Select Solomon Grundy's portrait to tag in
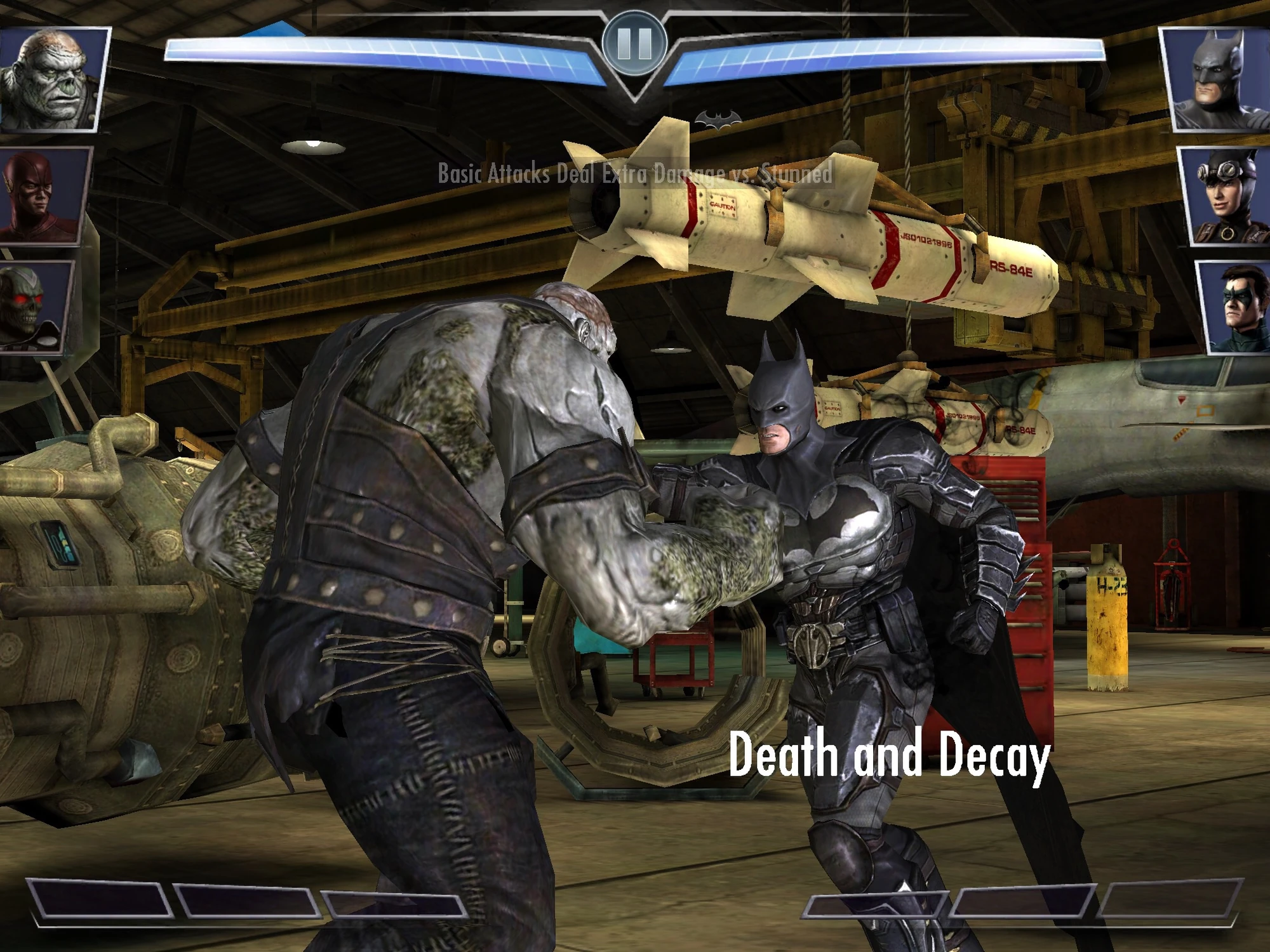Screen dimensions: 1270x952 pyautogui.click(x=52, y=76)
